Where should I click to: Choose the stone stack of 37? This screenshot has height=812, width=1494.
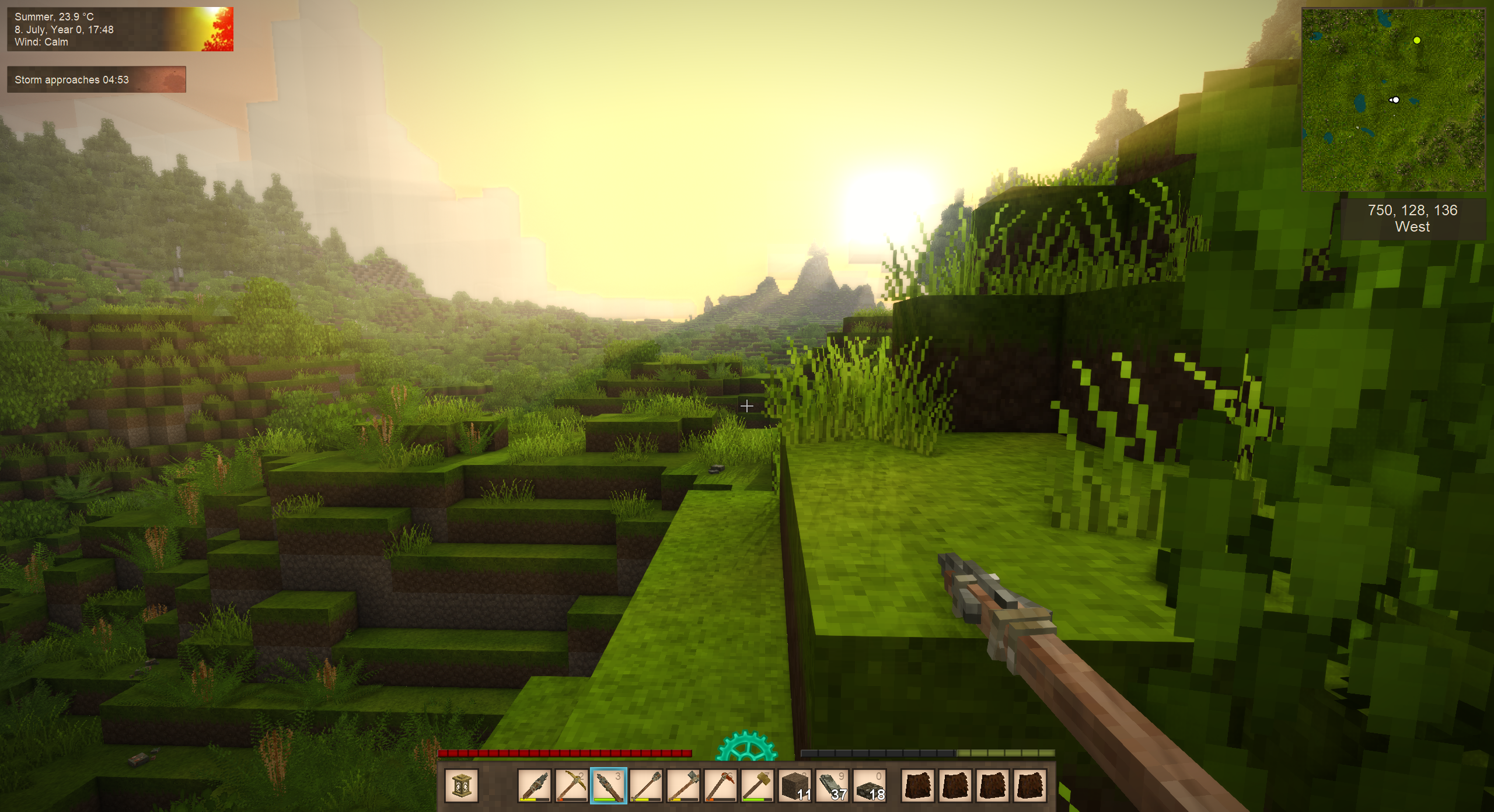pyautogui.click(x=833, y=785)
